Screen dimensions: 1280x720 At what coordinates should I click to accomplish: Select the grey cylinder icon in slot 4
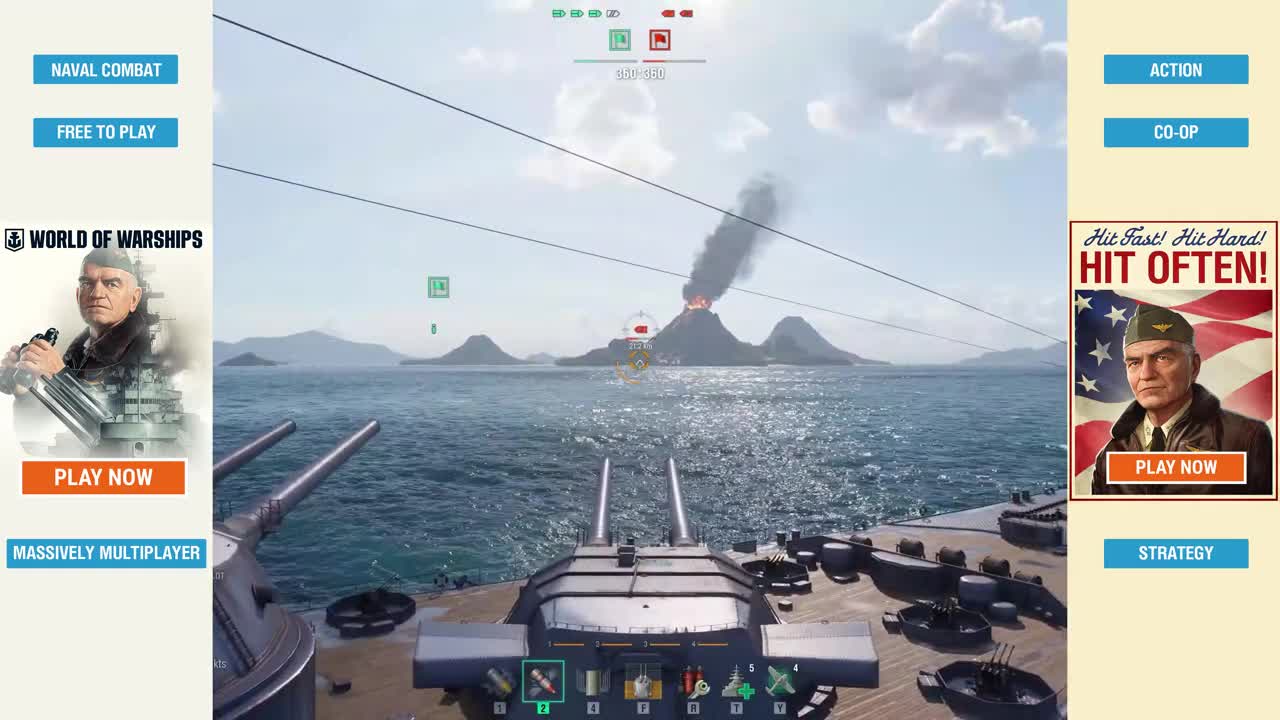(x=593, y=682)
